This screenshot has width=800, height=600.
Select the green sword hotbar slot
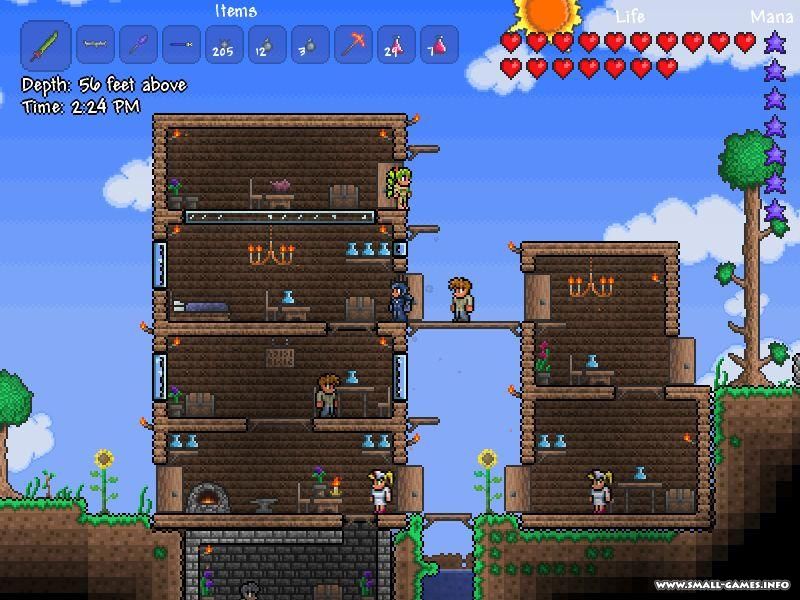[x=46, y=45]
